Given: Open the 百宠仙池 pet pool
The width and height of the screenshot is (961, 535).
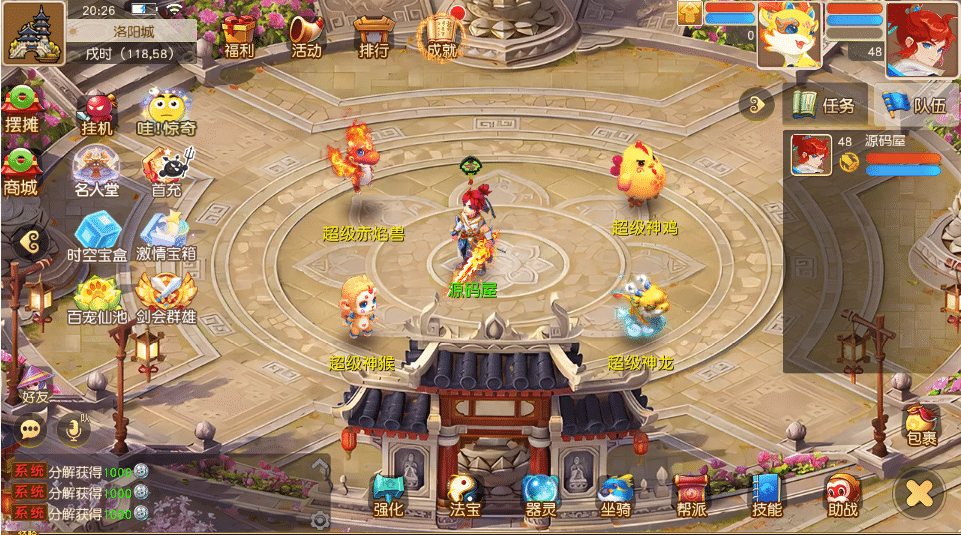Looking at the screenshot, I should coord(97,299).
